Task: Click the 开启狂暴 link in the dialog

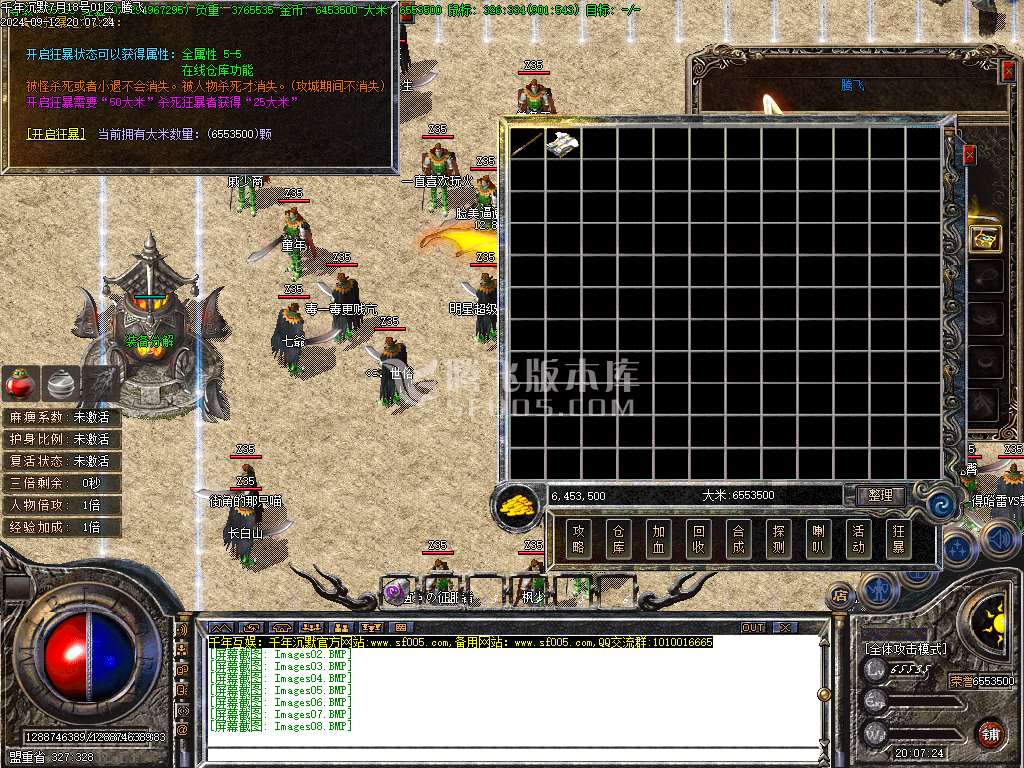Action: [56, 133]
